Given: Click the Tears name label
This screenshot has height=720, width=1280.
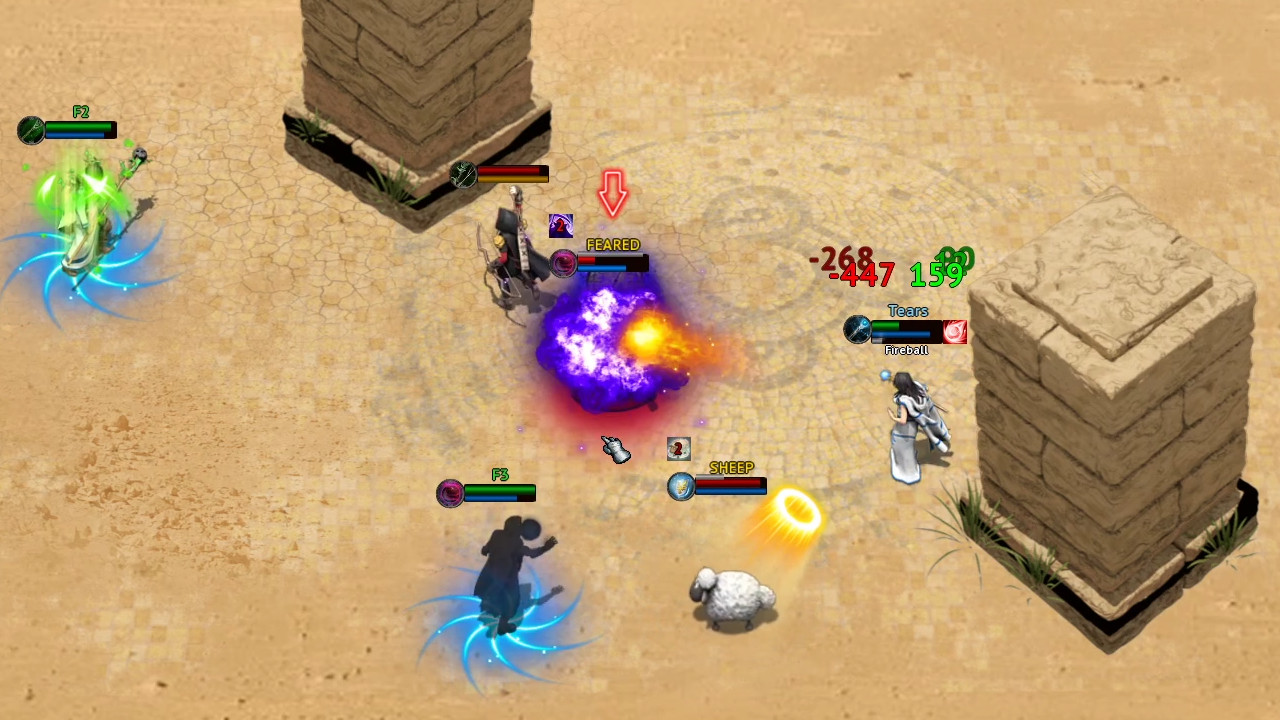Looking at the screenshot, I should point(907,311).
